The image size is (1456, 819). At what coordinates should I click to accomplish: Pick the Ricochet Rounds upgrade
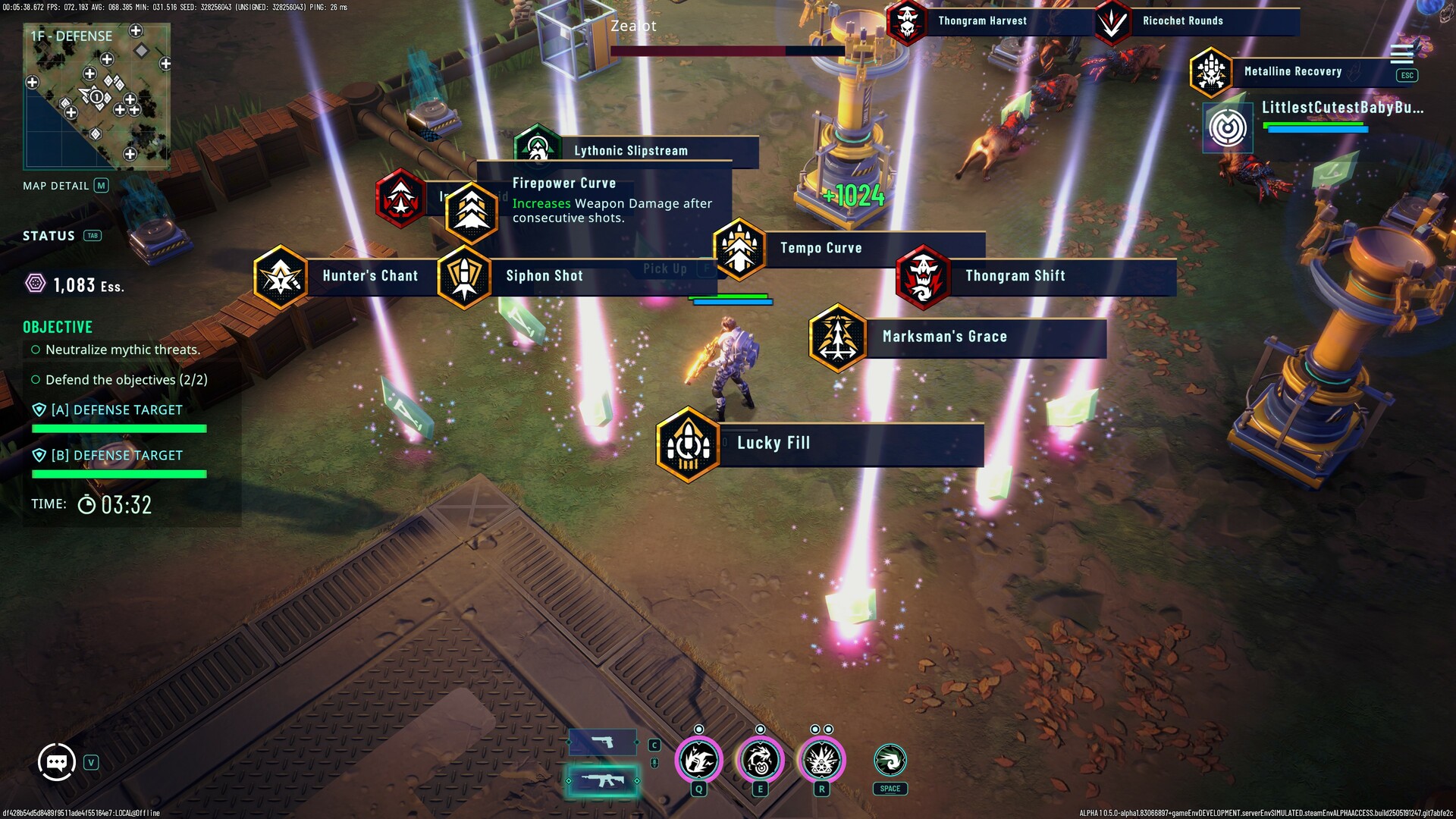point(1182,21)
